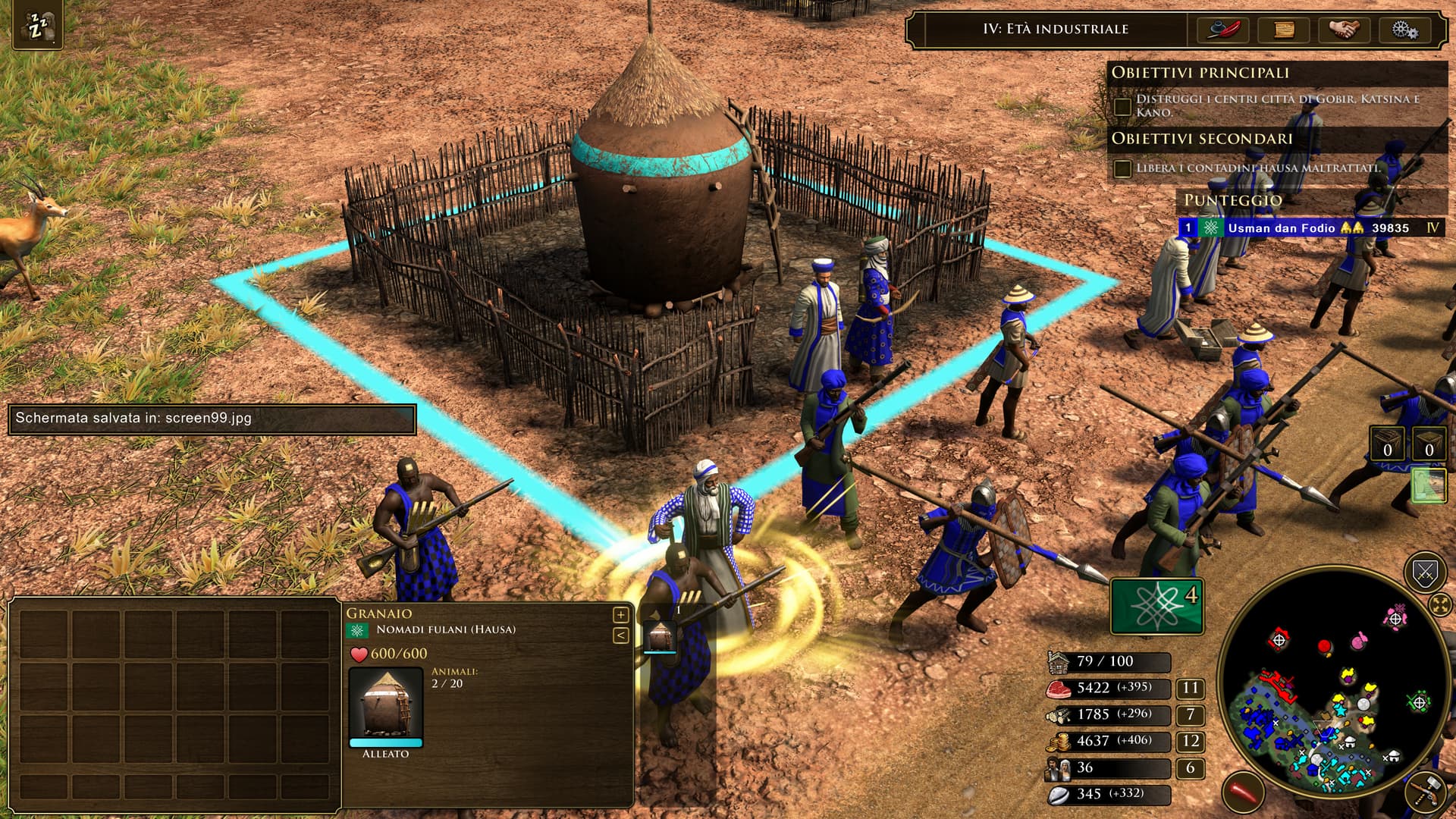This screenshot has height=819, width=1456.
Task: Click the selected unit group icon
Action: (659, 637)
